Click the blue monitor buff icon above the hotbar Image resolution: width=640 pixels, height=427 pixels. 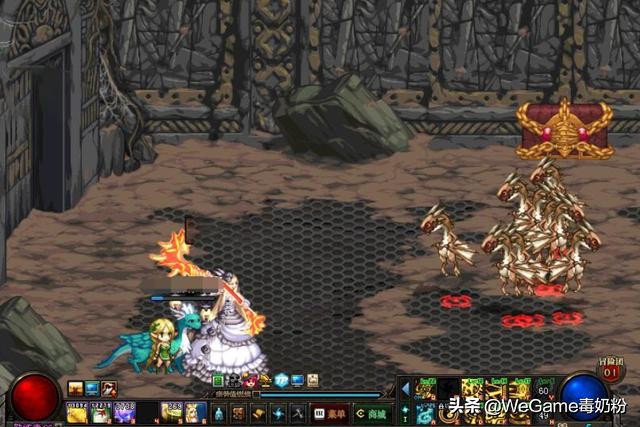click(92, 388)
